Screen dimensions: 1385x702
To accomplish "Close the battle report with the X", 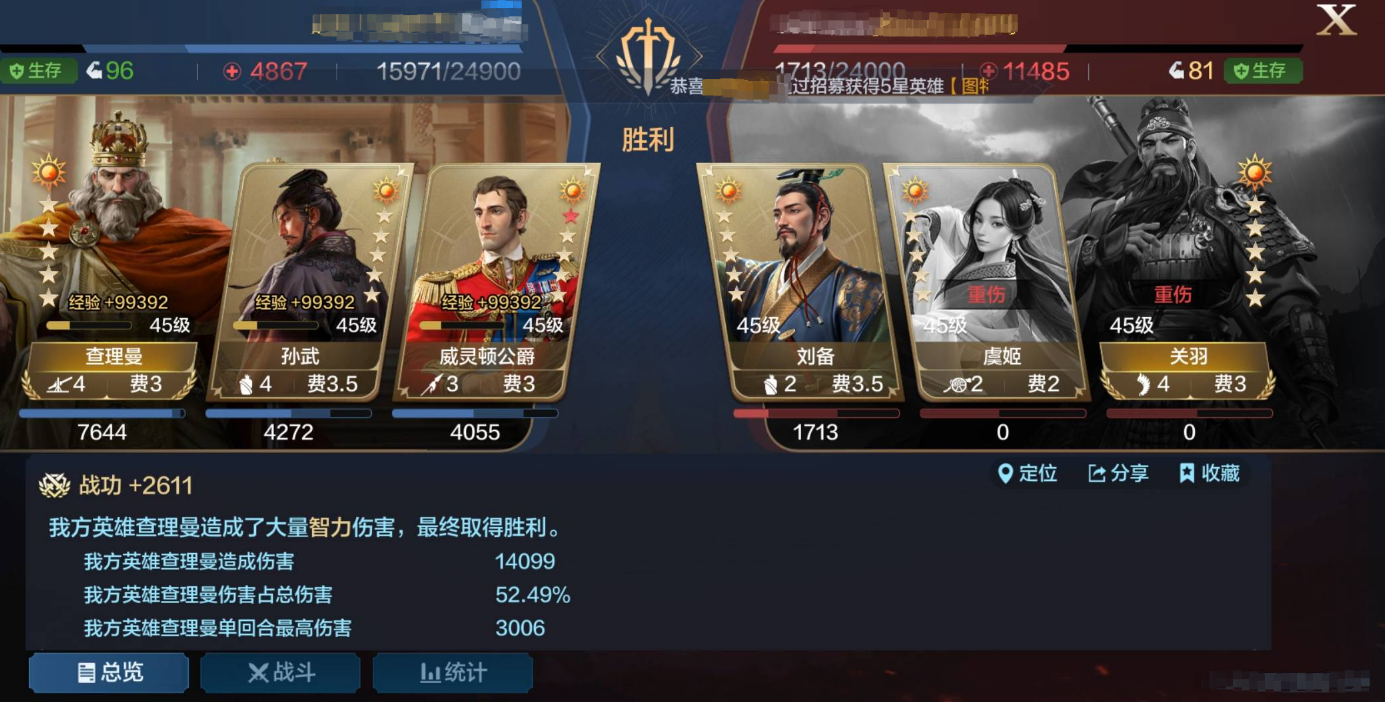I will click(x=1335, y=21).
